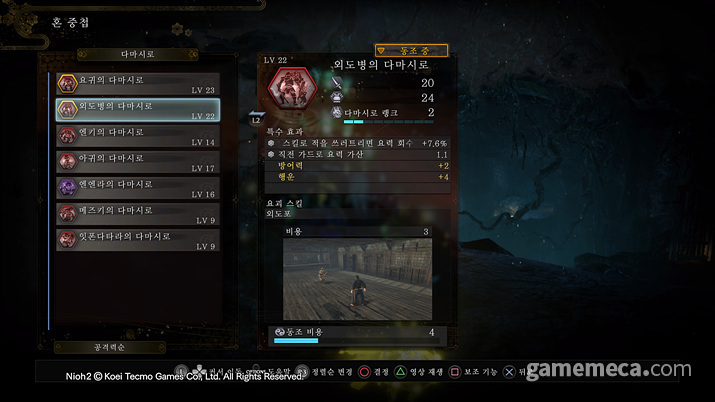Select 엔키의 다마시로 at LV 14
Image resolution: width=715 pixels, height=402 pixels.
[x=137, y=135]
